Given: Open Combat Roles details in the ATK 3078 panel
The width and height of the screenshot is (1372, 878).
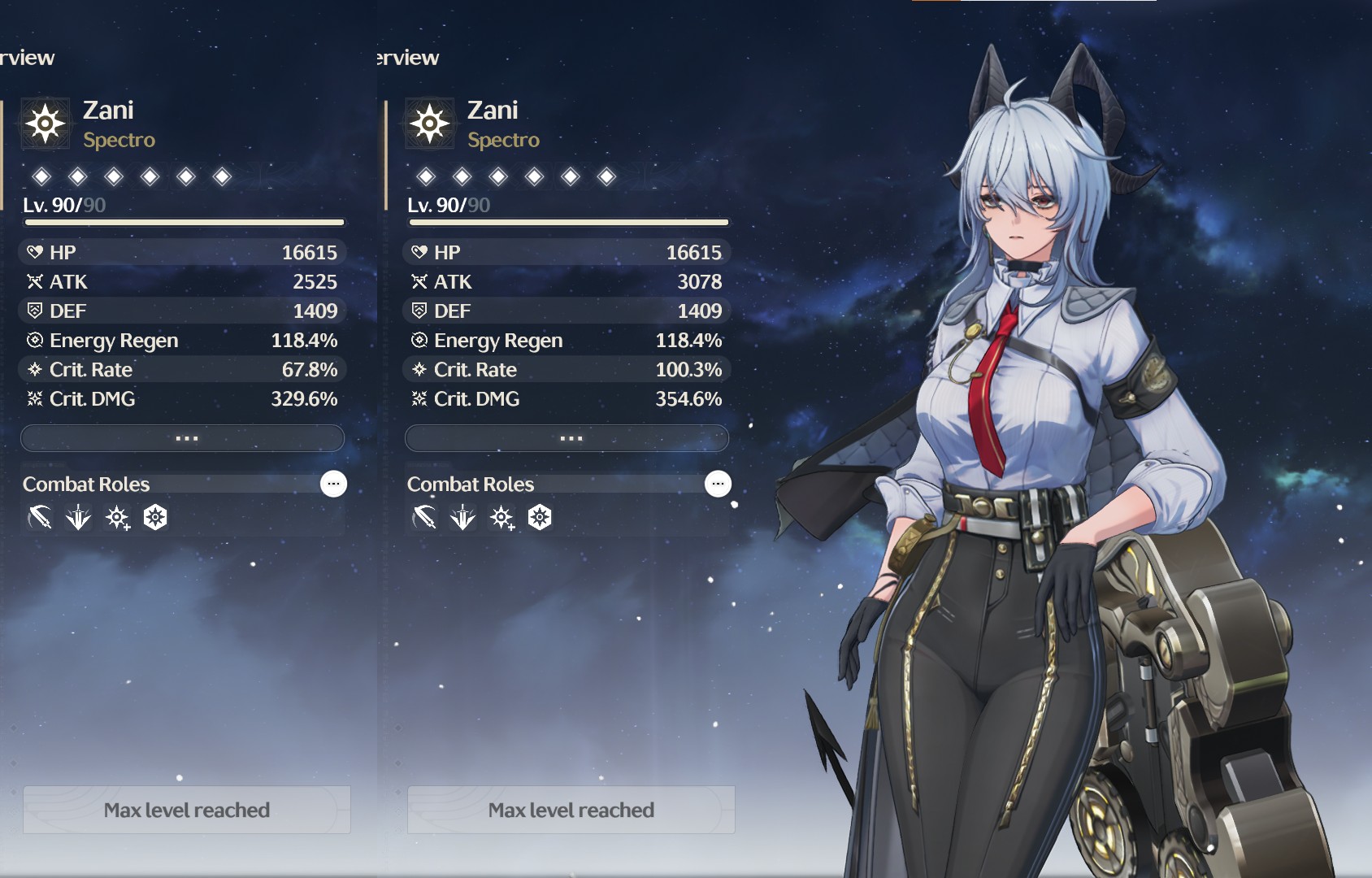Looking at the screenshot, I should [718, 484].
